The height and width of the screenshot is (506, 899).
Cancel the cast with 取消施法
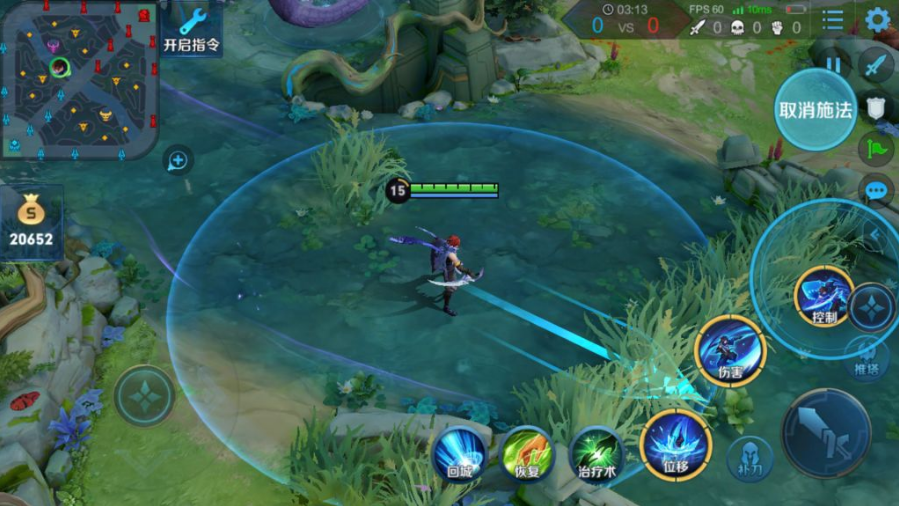coord(815,110)
